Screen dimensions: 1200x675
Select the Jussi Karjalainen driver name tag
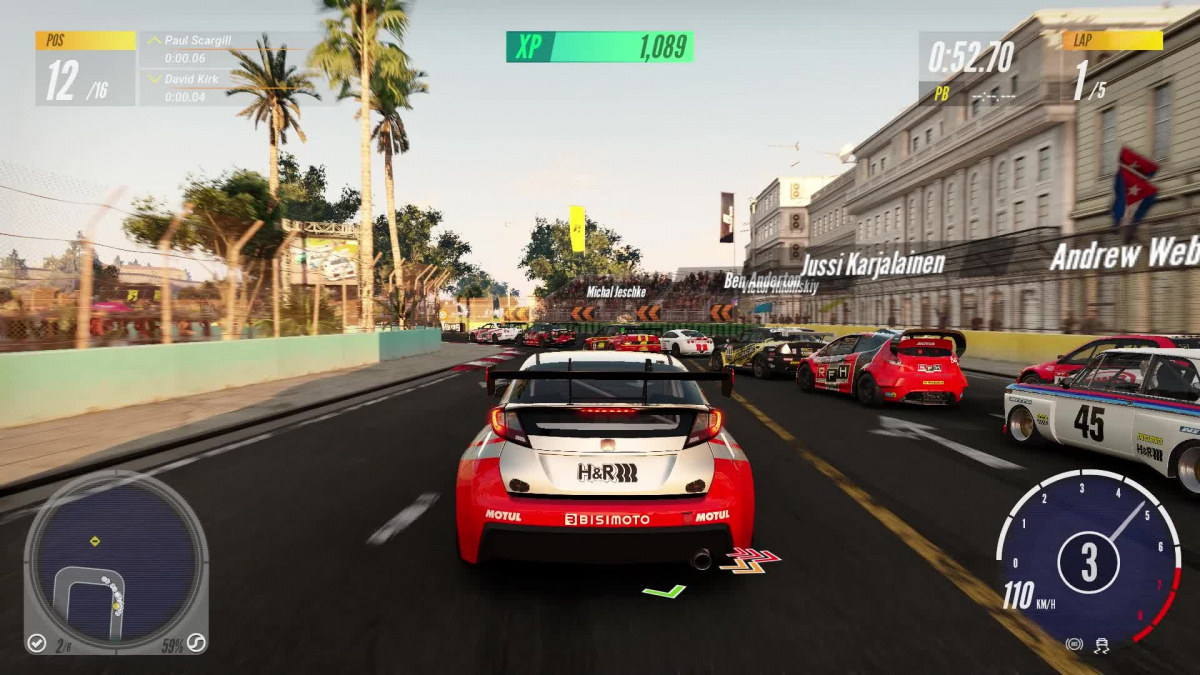(873, 265)
